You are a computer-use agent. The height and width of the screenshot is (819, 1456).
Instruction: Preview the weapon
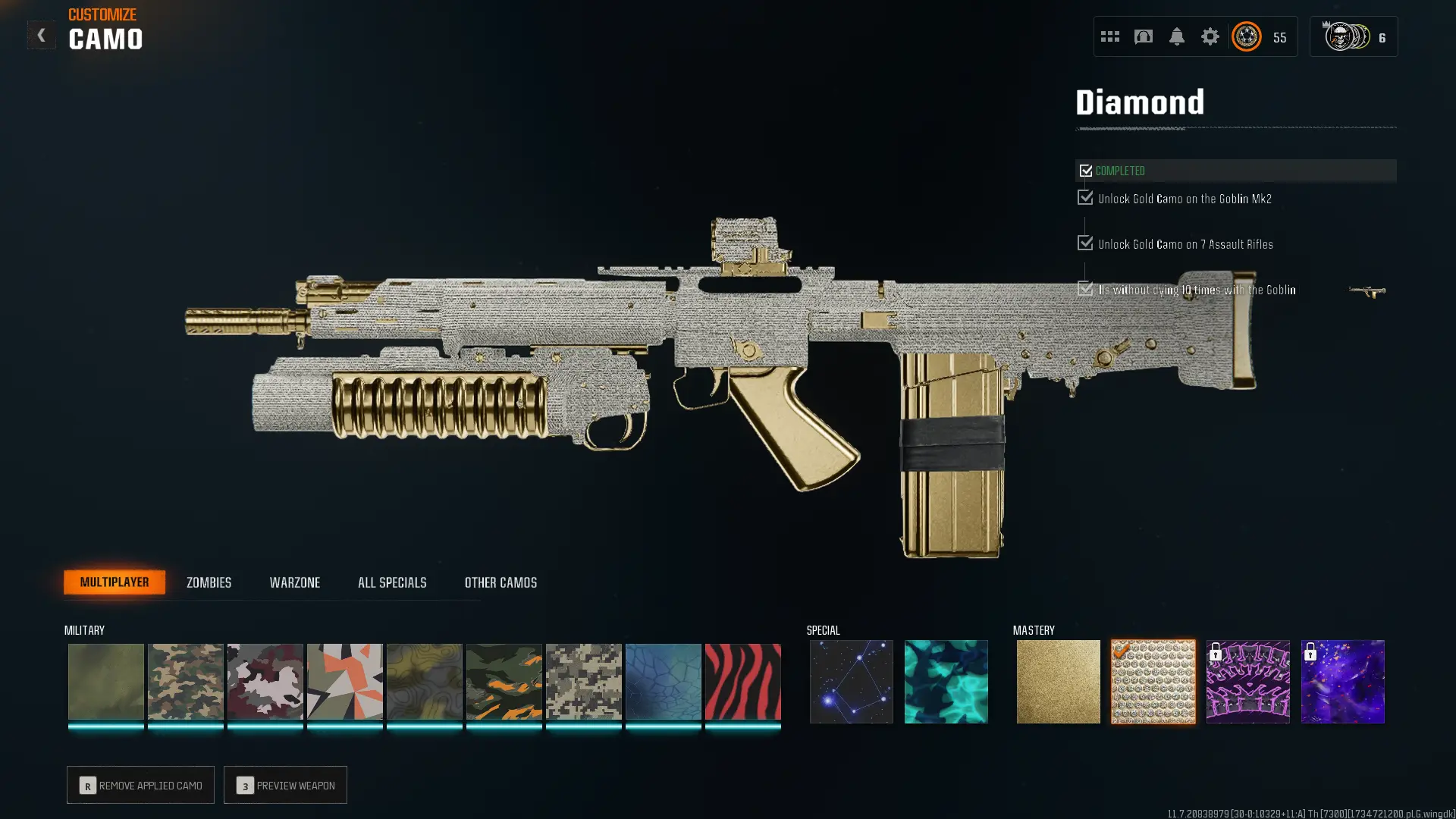click(285, 785)
